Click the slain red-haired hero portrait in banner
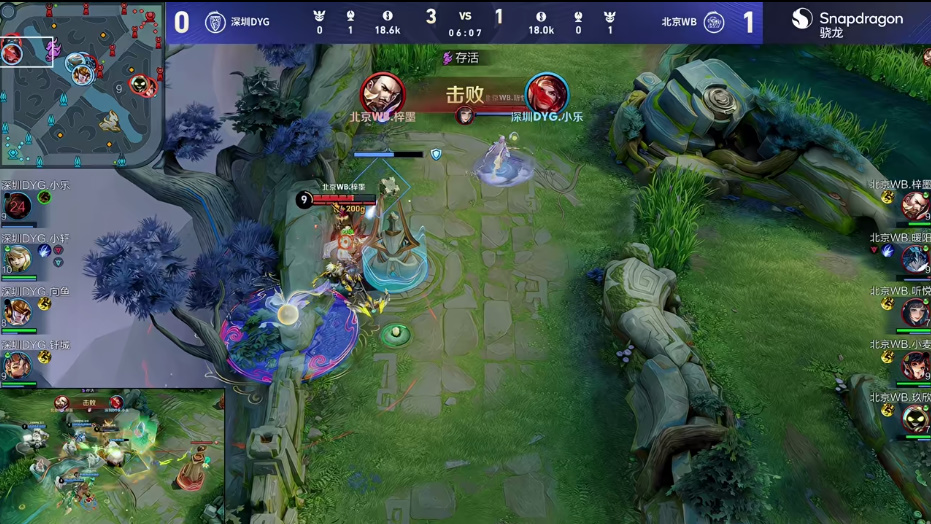The width and height of the screenshot is (931, 524). 546,94
